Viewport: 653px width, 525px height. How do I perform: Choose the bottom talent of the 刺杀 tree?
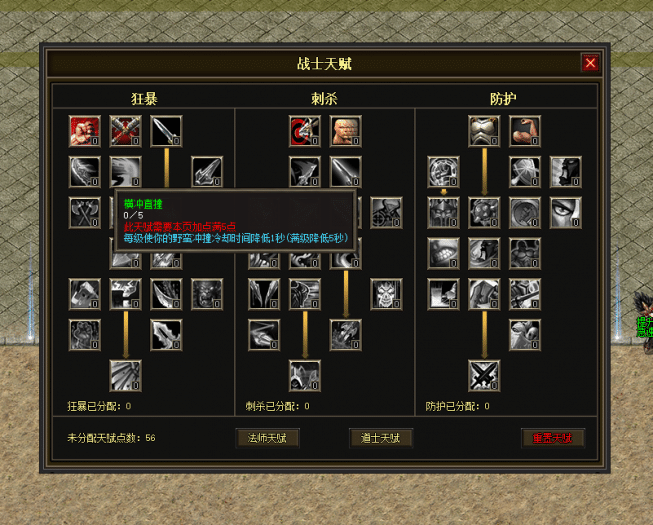305,376
